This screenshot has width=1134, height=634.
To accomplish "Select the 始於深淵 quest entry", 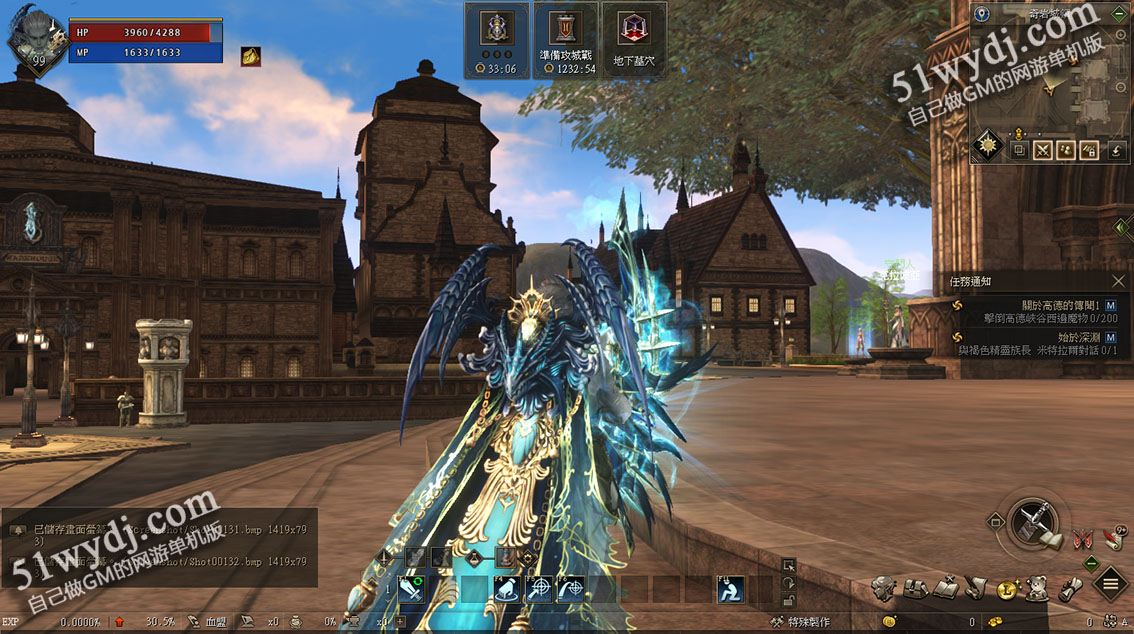I will click(x=1040, y=344).
